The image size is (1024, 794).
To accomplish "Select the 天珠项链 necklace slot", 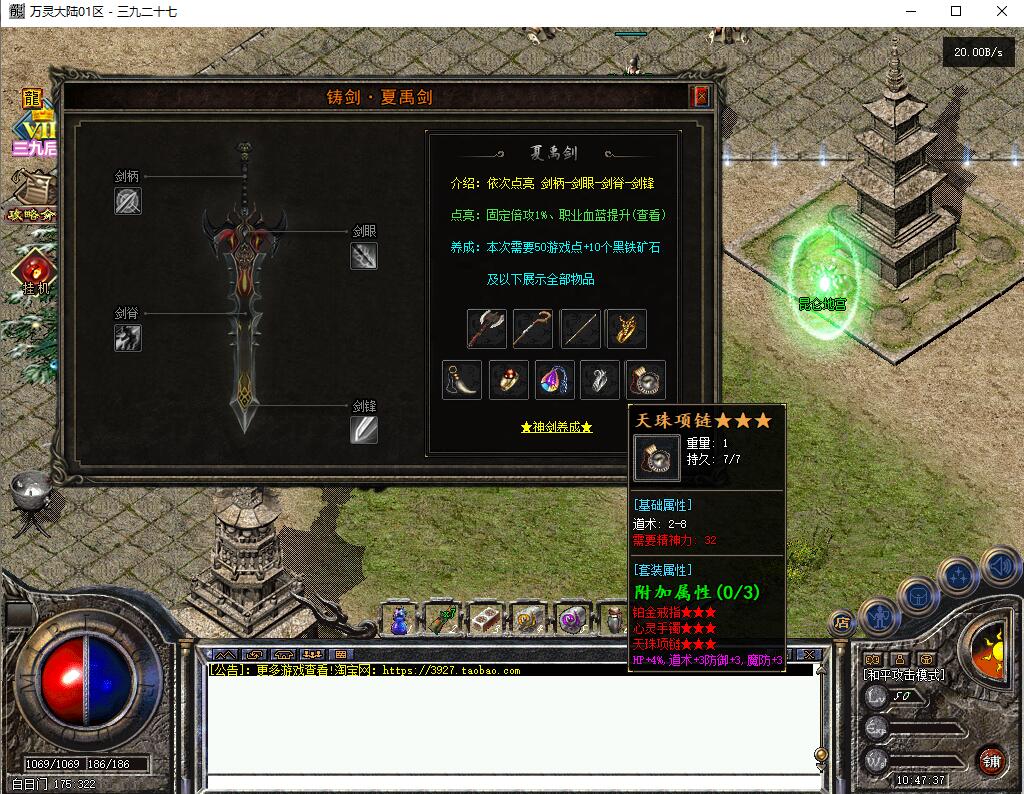I will 646,380.
